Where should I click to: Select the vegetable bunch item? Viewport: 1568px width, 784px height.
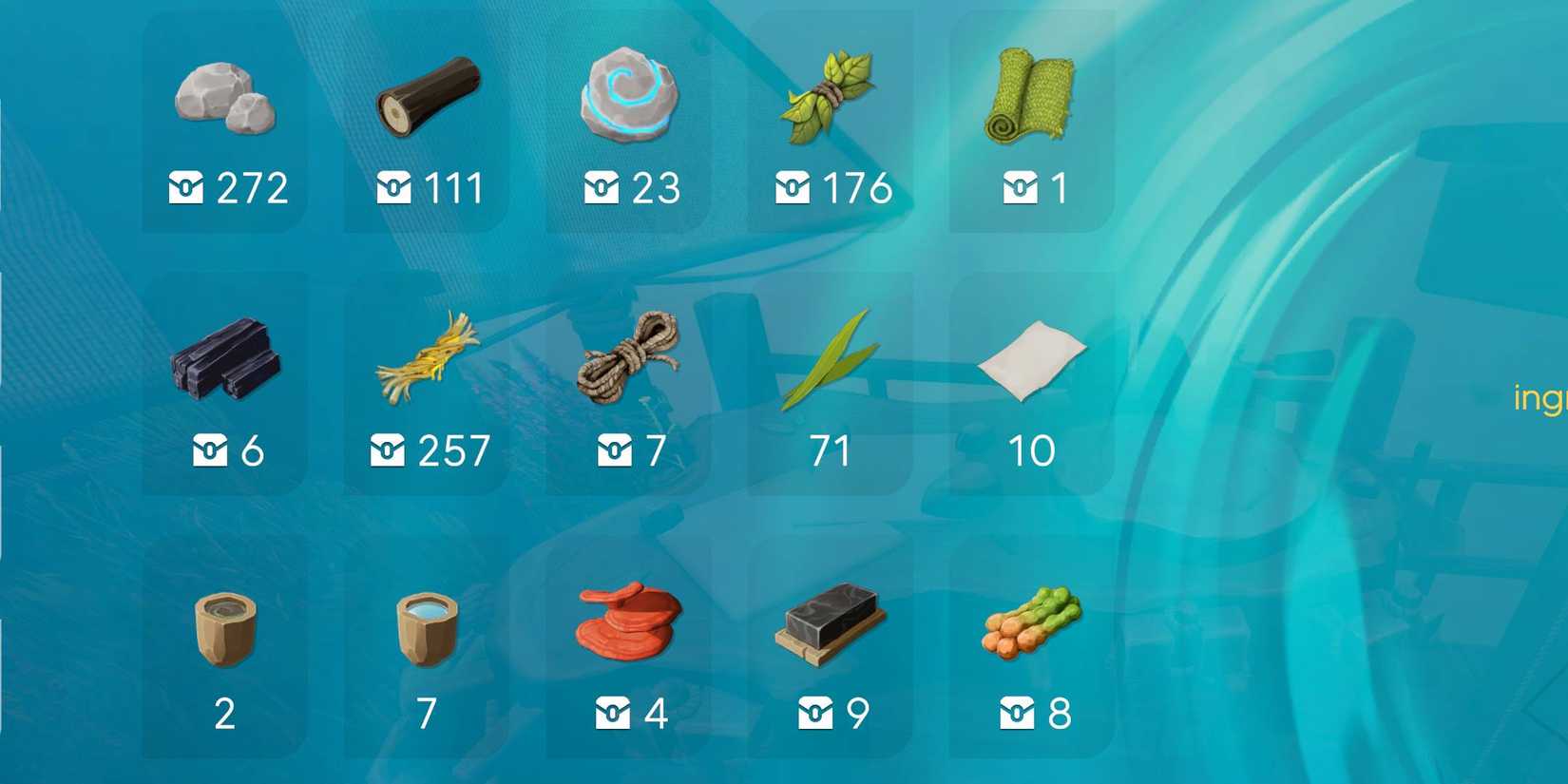tap(1031, 627)
